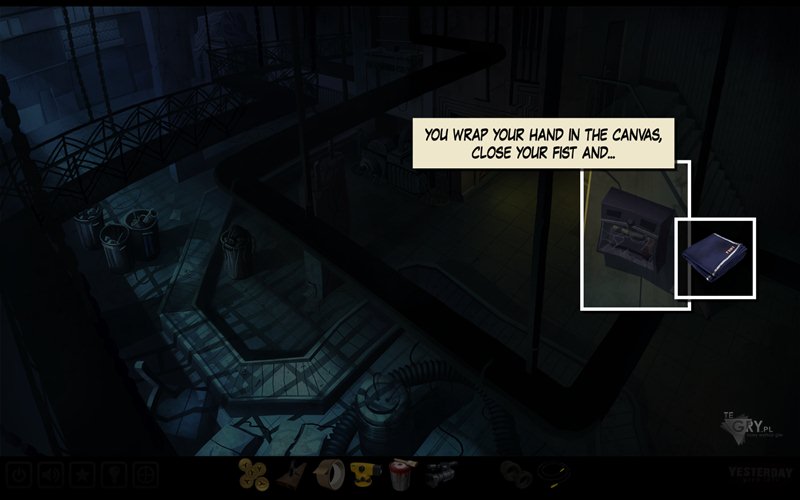Click the power quit button
800x500 pixels.
(x=19, y=474)
